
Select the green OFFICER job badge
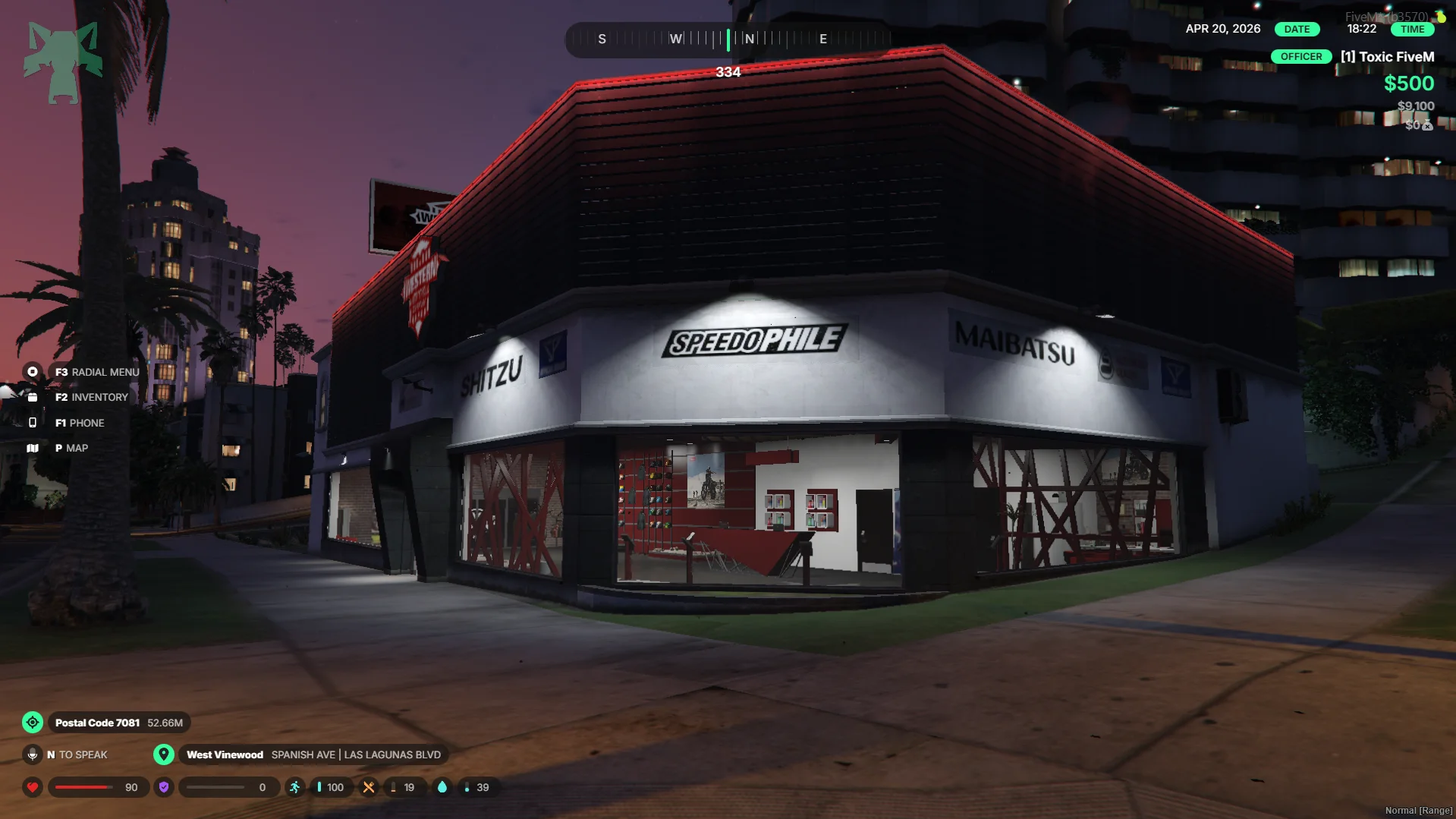(x=1300, y=57)
